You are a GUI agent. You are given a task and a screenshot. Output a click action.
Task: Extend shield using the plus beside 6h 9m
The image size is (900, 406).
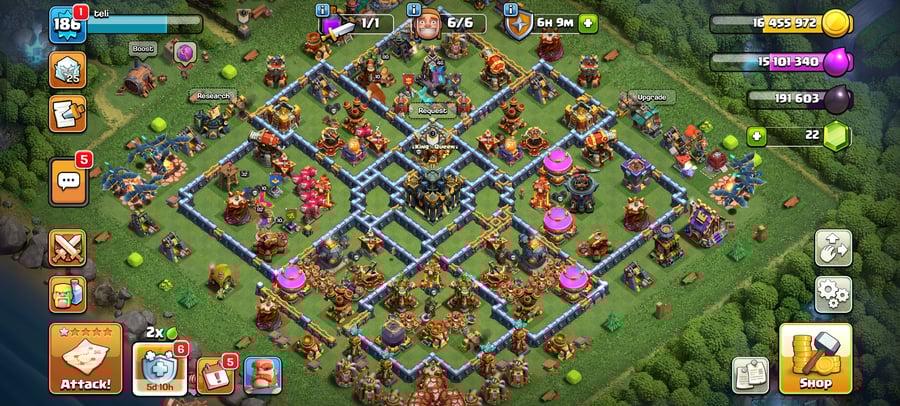[x=588, y=22]
